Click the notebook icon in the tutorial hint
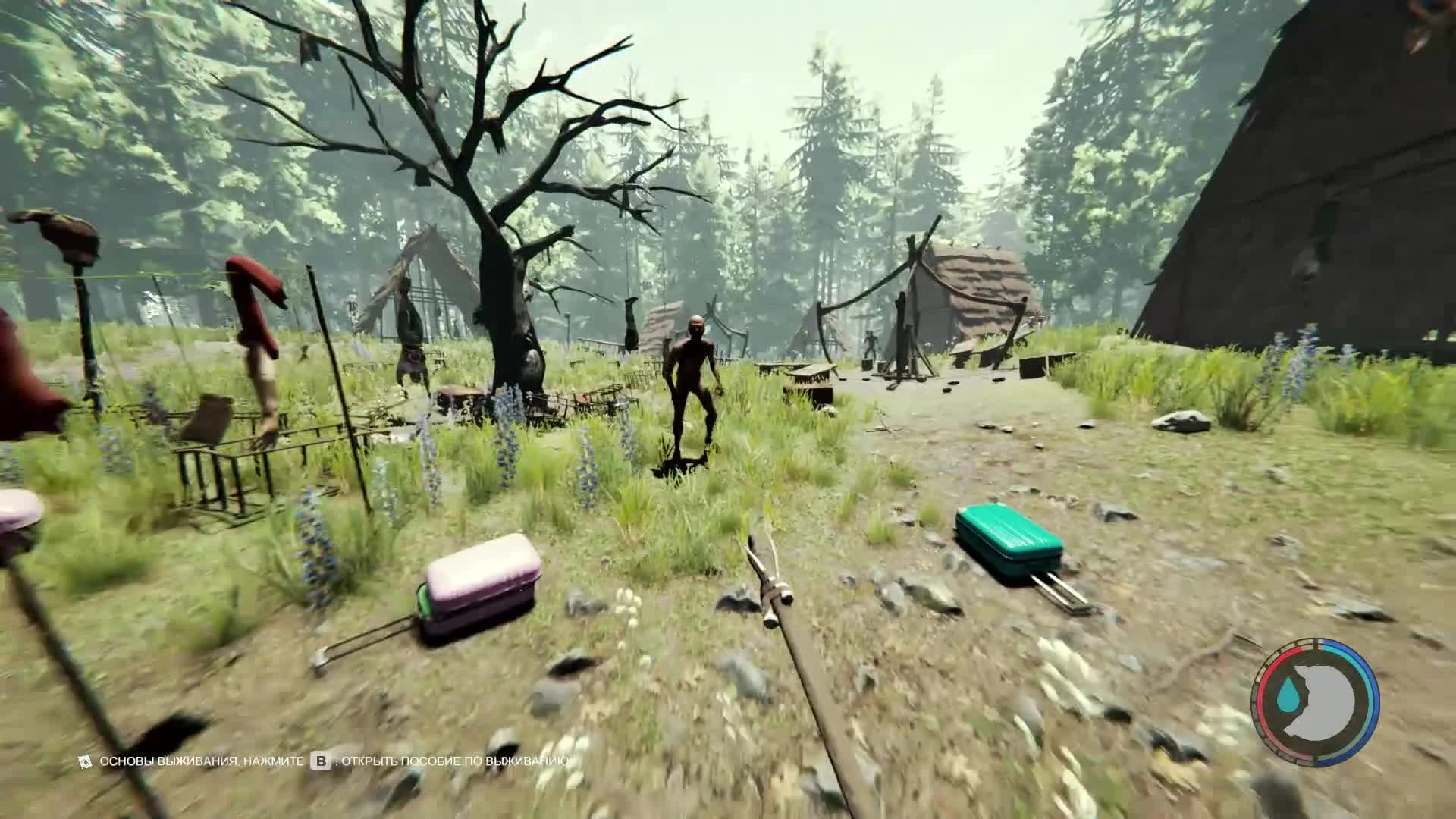 [x=85, y=761]
